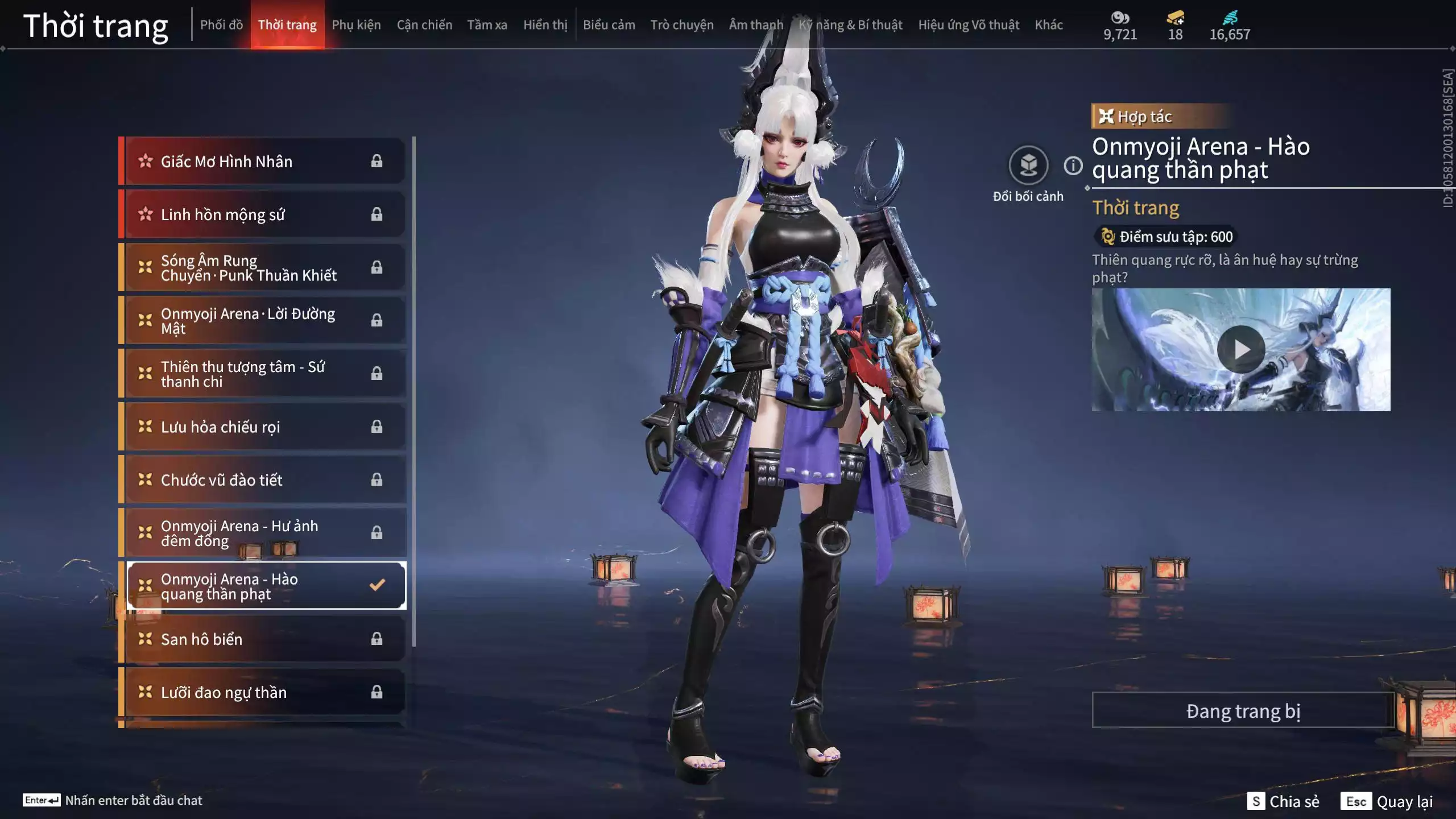Select the Cận chiến tab
The width and height of the screenshot is (1456, 819).
(424, 25)
